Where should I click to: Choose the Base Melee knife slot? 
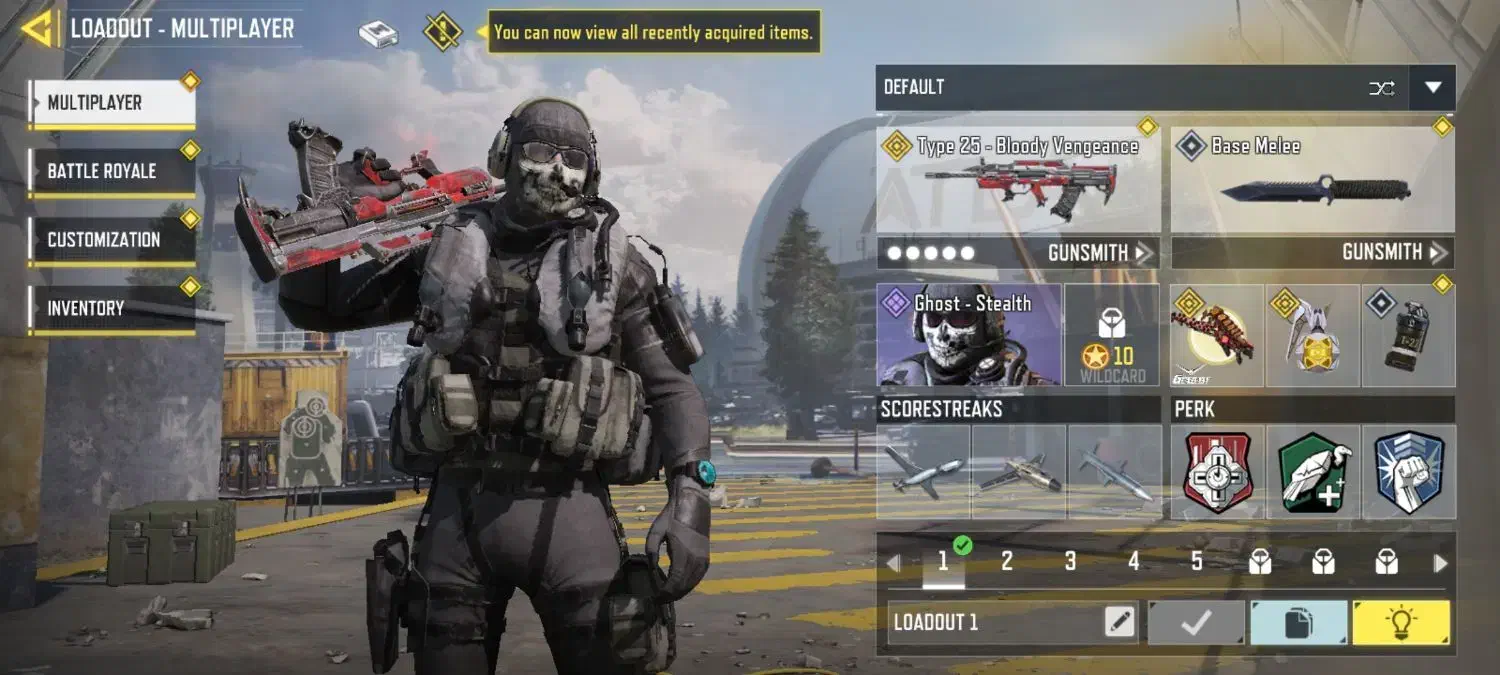pyautogui.click(x=1312, y=181)
